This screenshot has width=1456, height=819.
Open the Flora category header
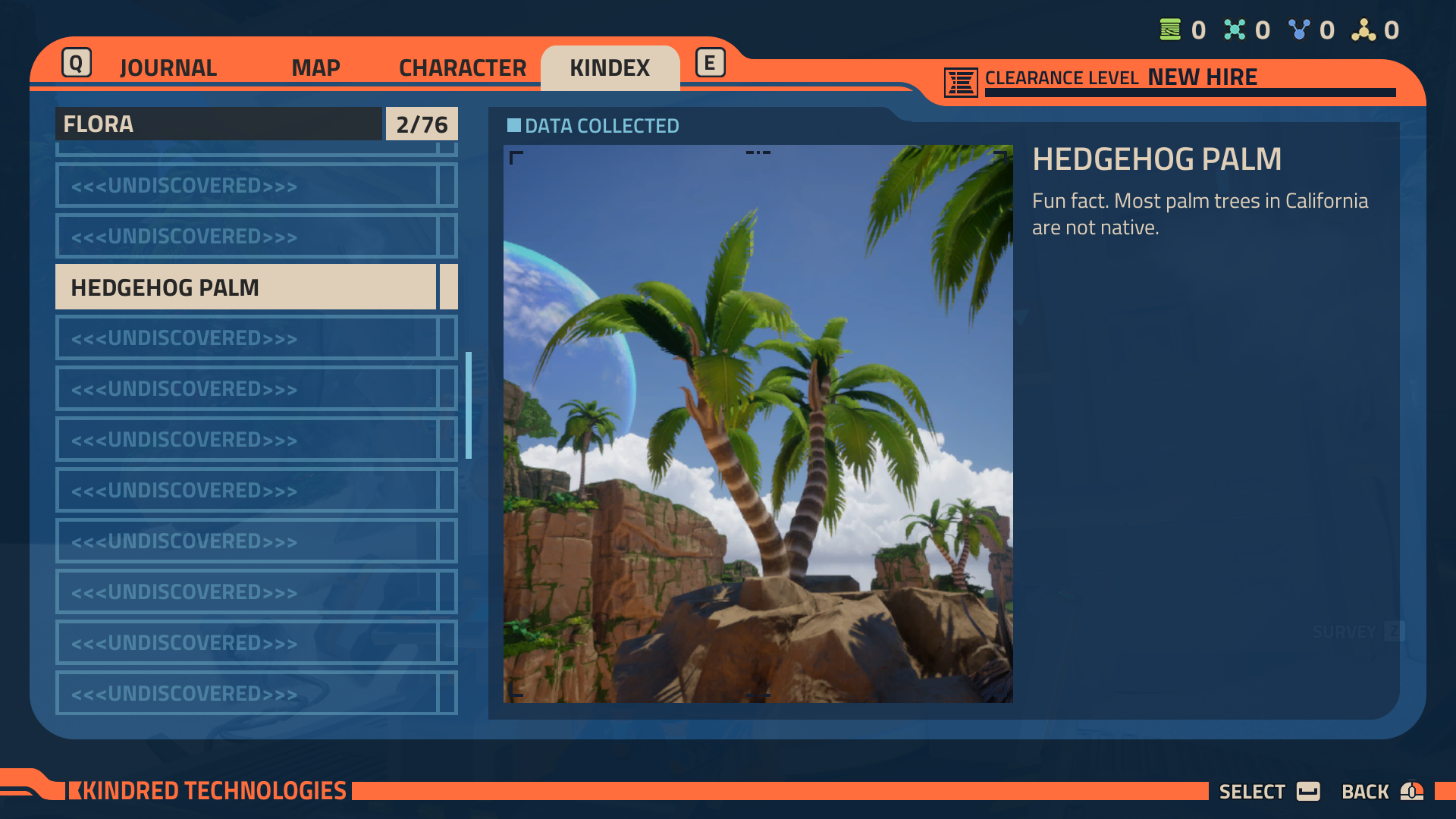(x=218, y=124)
